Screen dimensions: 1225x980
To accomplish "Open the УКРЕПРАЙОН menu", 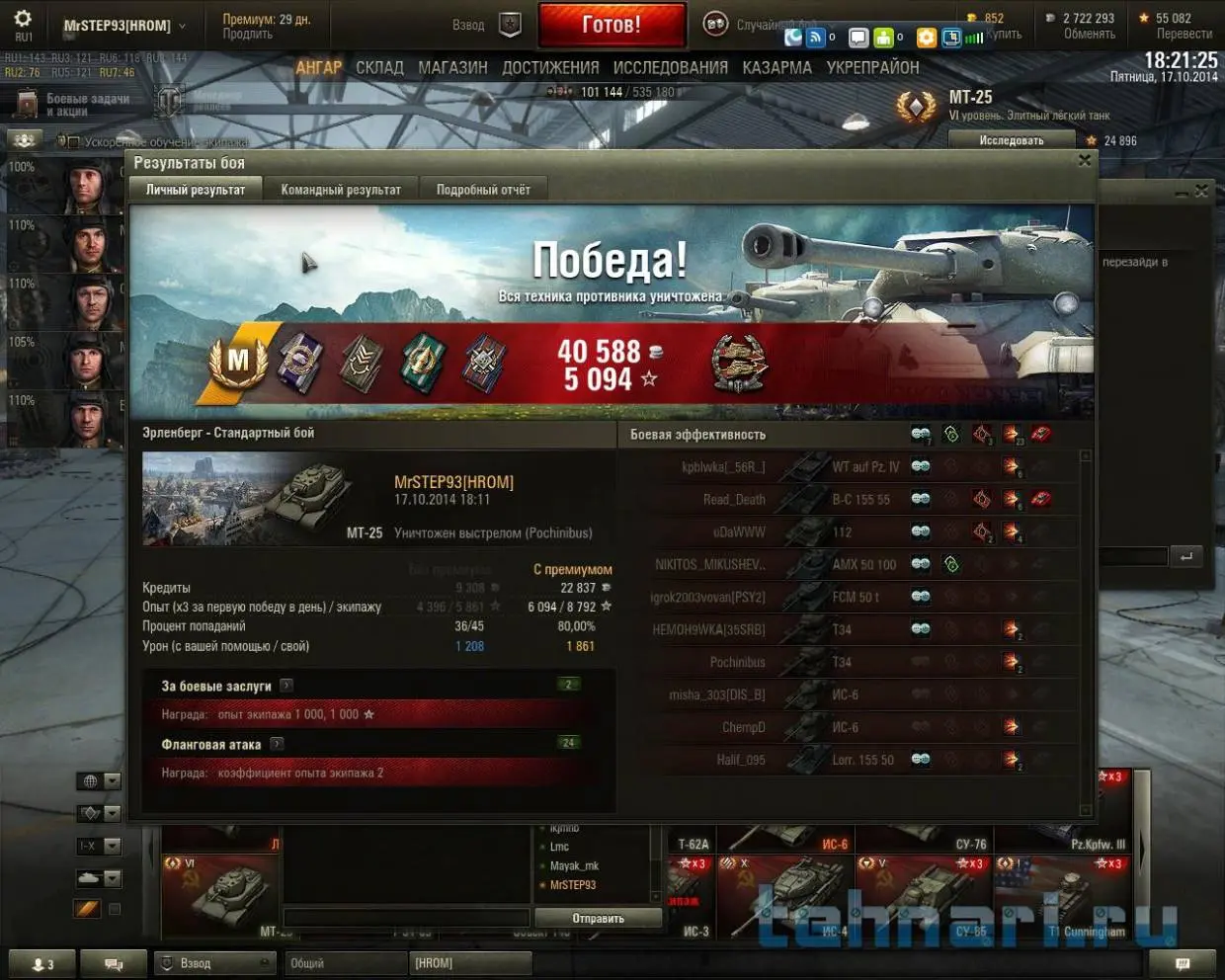I will pos(872,68).
